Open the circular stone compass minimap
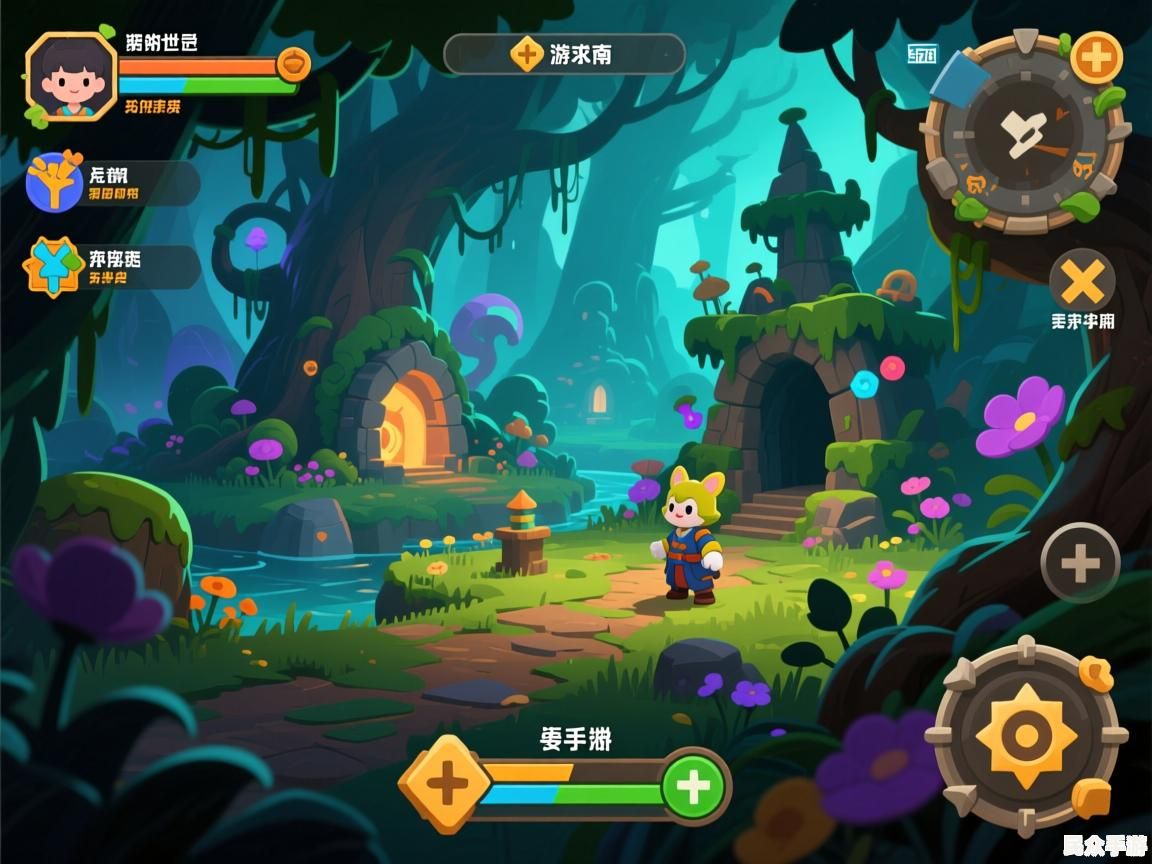 1023,133
